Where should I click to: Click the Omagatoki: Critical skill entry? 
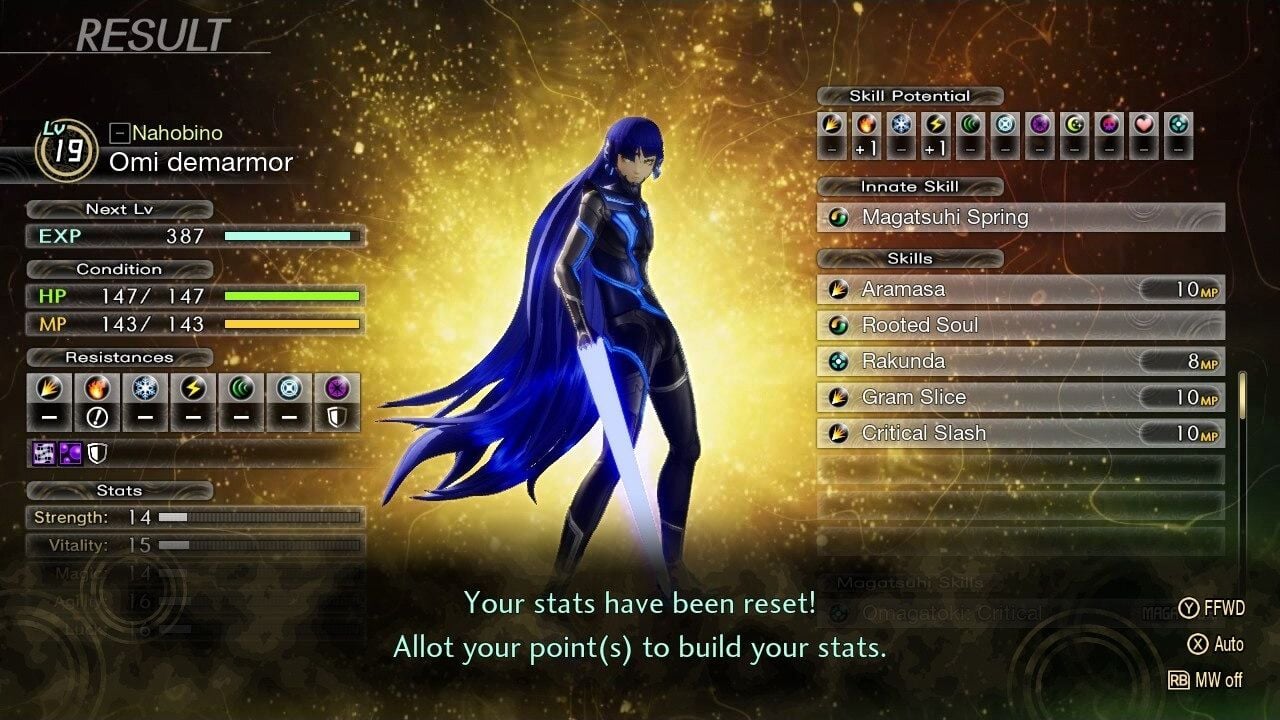[960, 613]
